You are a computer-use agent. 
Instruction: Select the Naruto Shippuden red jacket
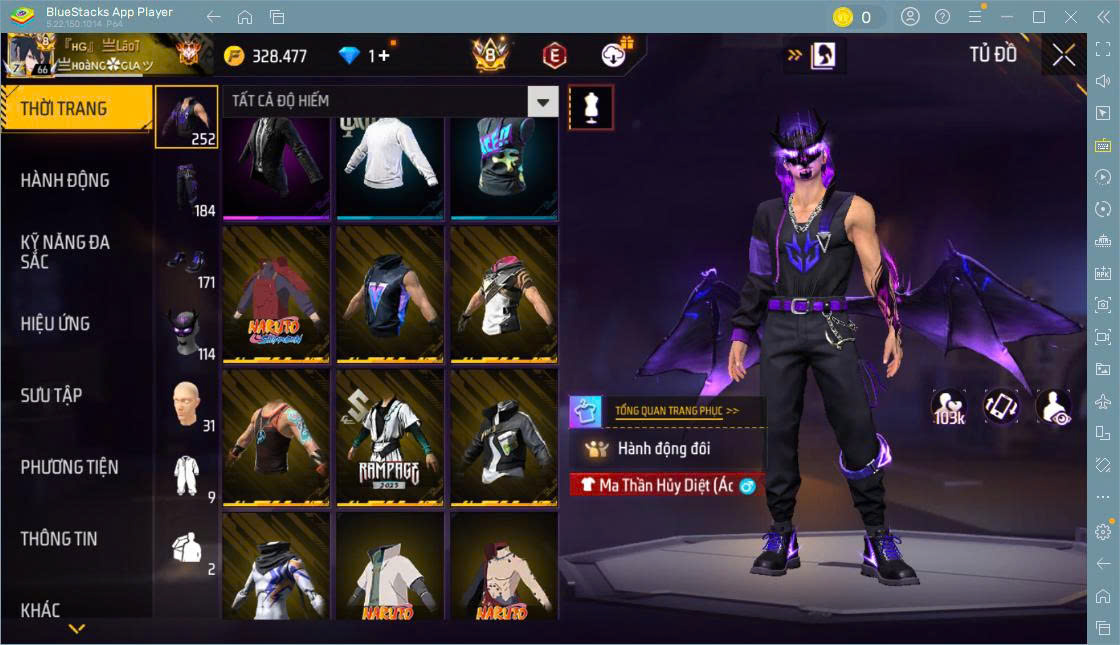[x=276, y=294]
